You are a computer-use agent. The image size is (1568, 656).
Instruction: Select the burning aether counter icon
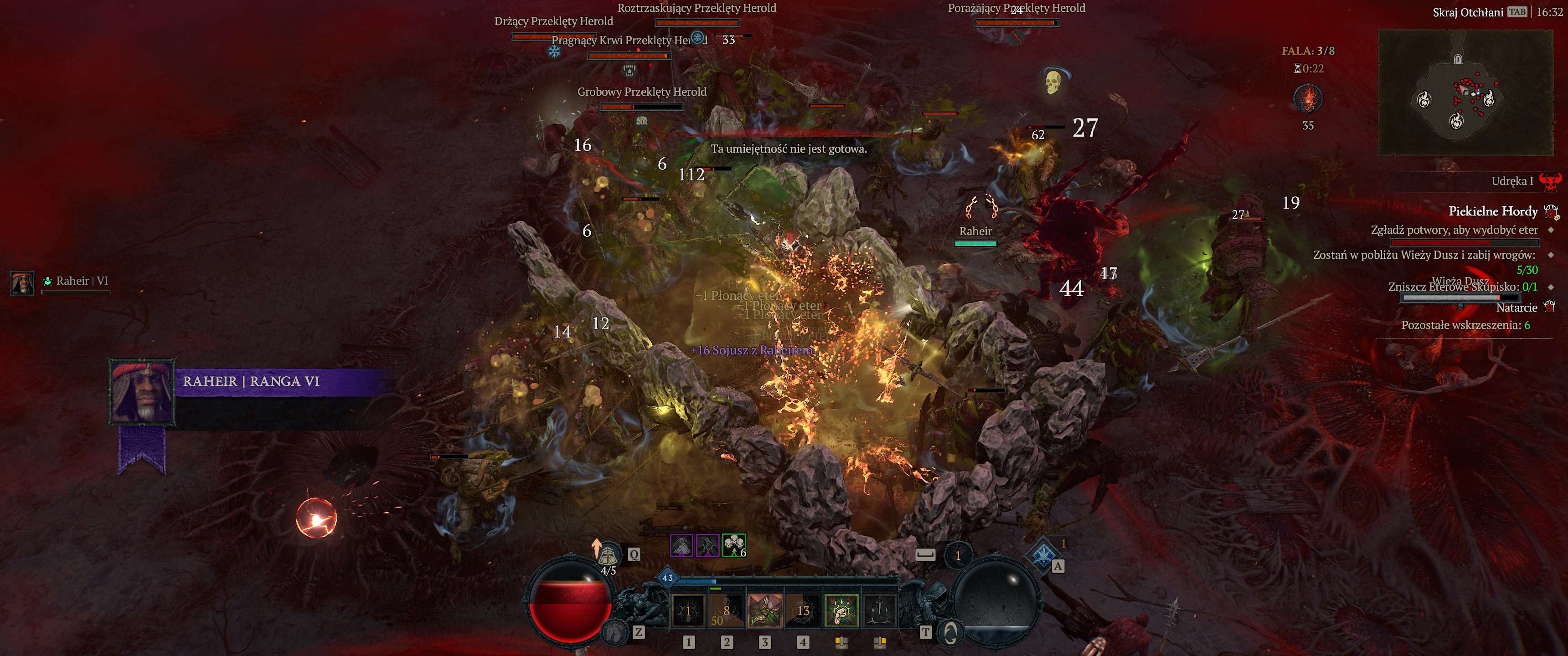coord(1307,98)
